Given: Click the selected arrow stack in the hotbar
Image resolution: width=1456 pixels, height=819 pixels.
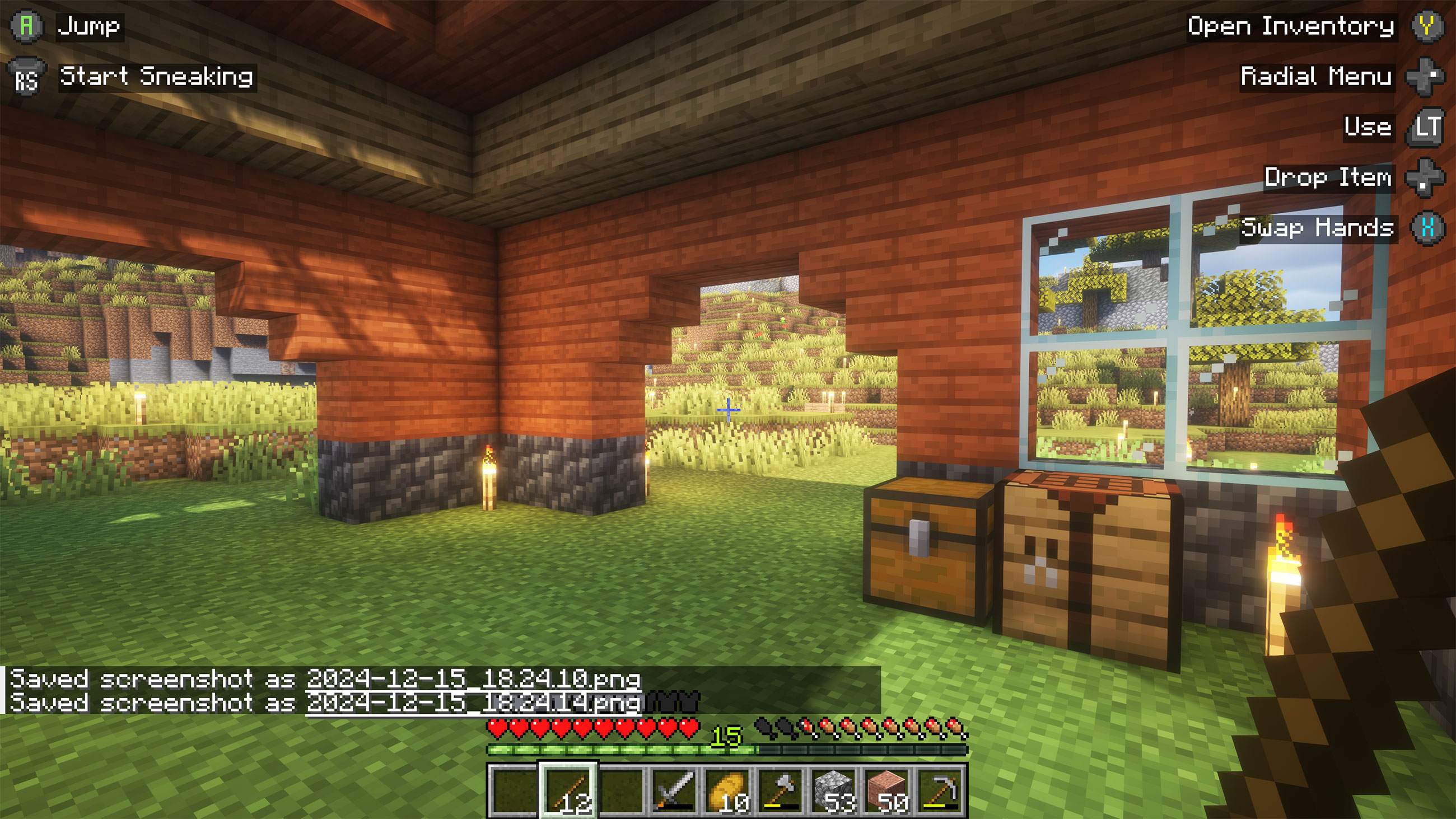Looking at the screenshot, I should coord(568,788).
